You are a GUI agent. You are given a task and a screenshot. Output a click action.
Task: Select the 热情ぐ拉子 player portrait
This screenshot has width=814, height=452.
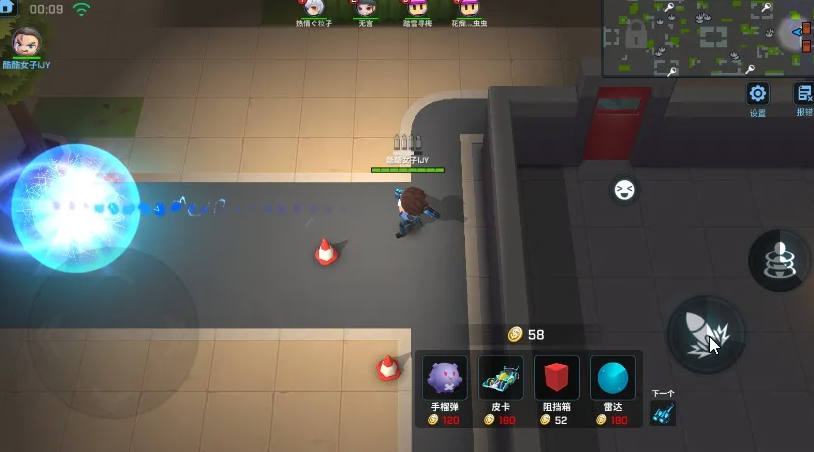[313, 9]
